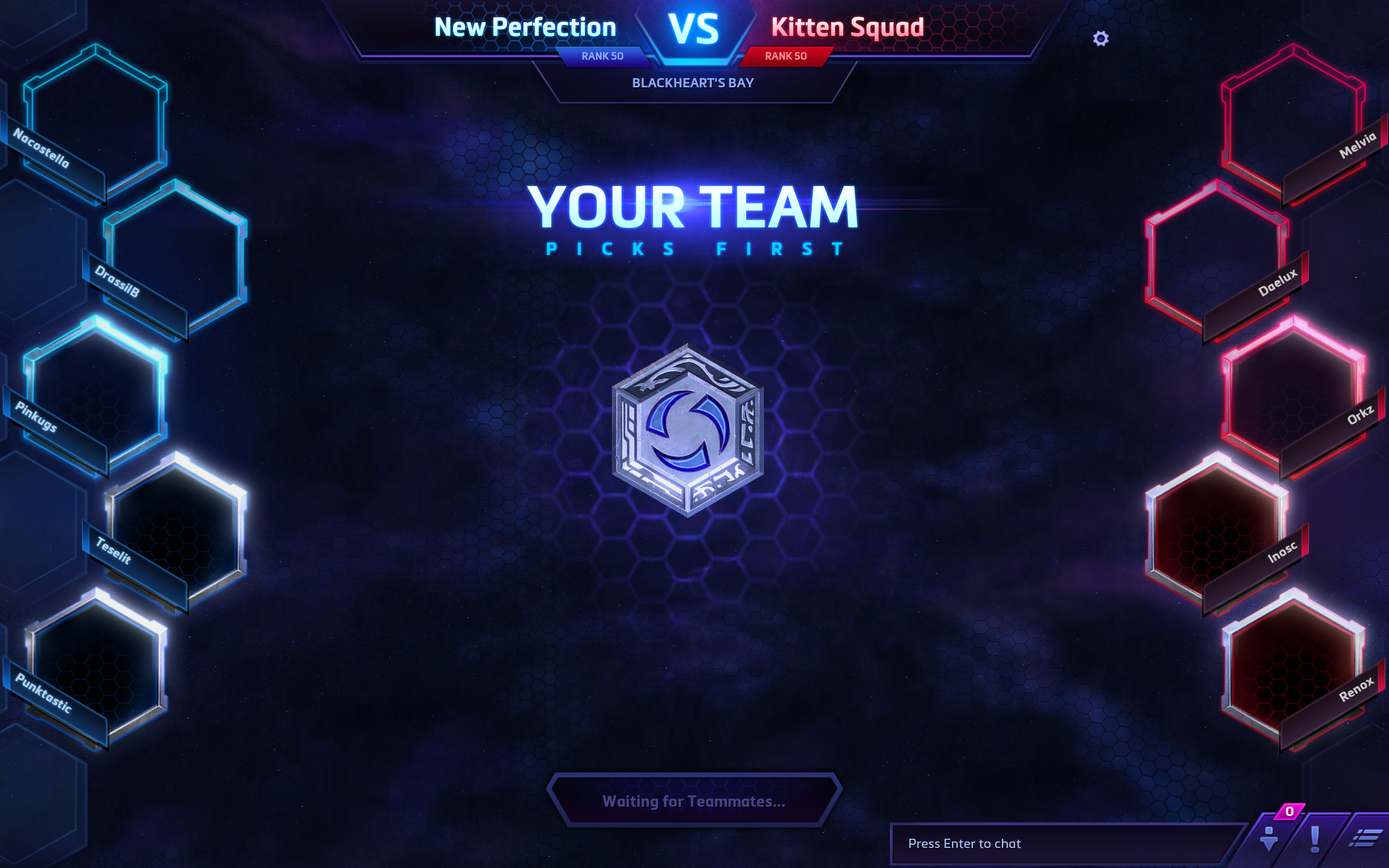Screen dimensions: 1389x868
Task: Open the settings gear icon
Action: click(x=1100, y=39)
